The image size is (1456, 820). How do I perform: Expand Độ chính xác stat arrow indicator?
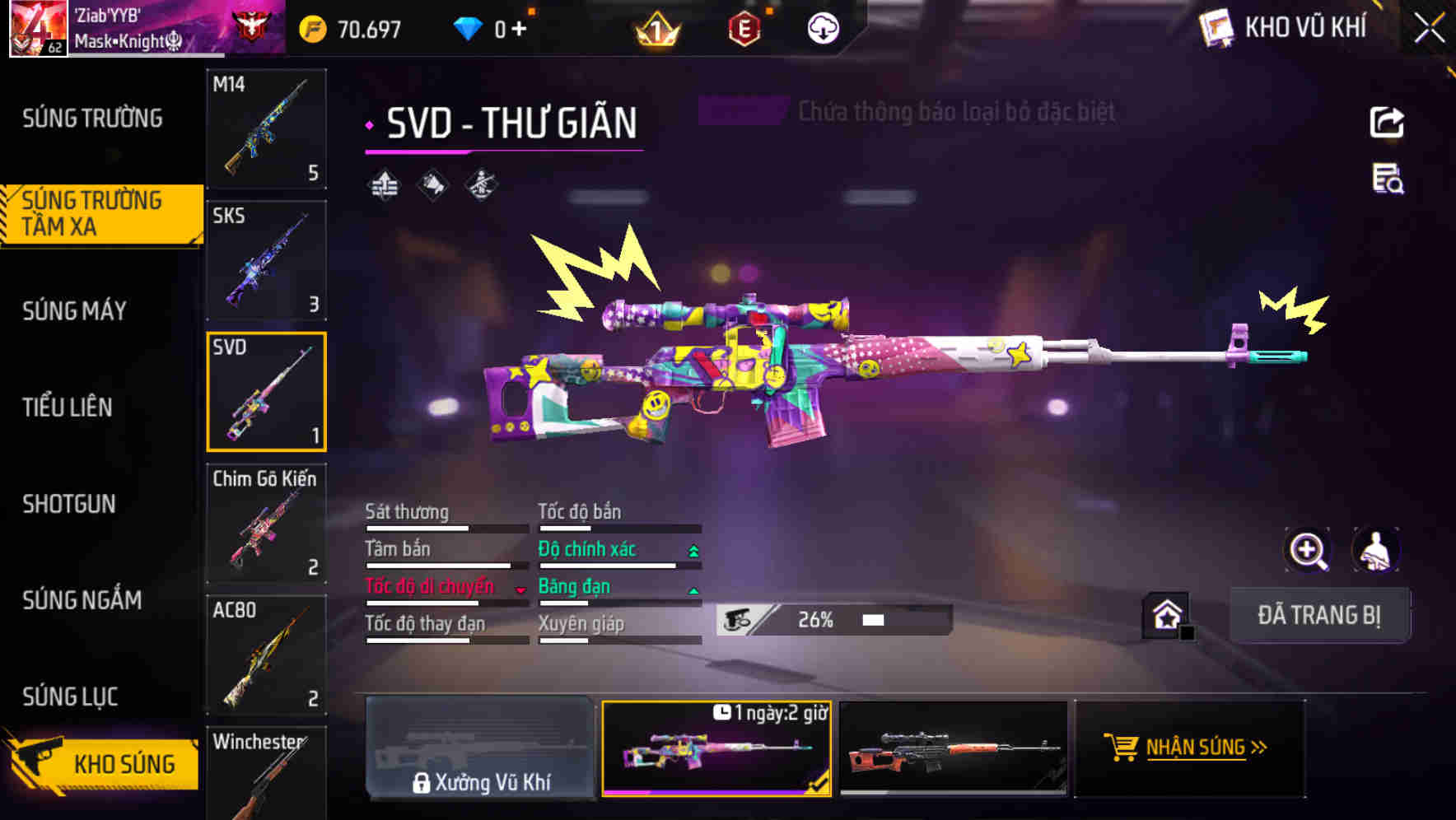[692, 549]
